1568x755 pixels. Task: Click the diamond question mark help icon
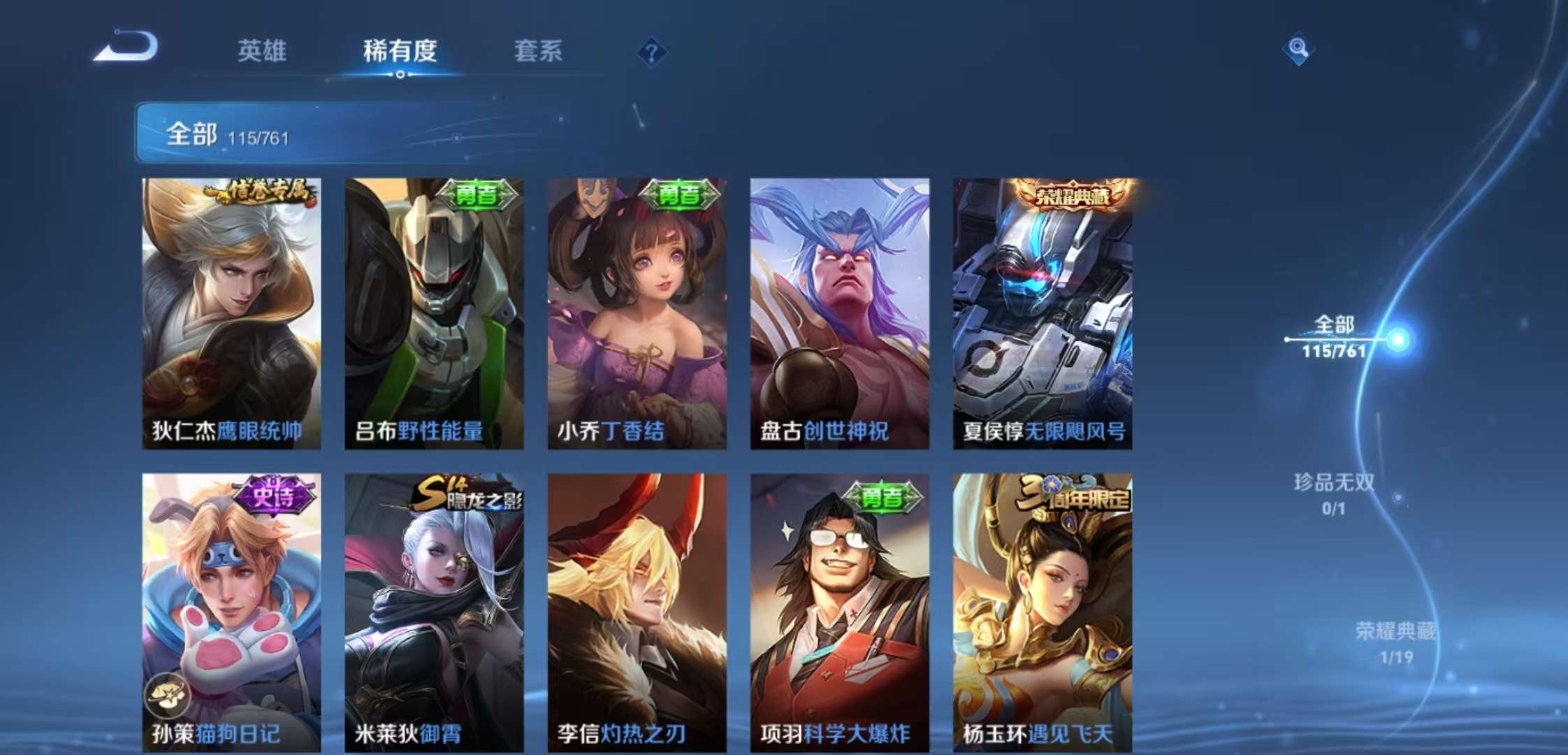(x=651, y=50)
